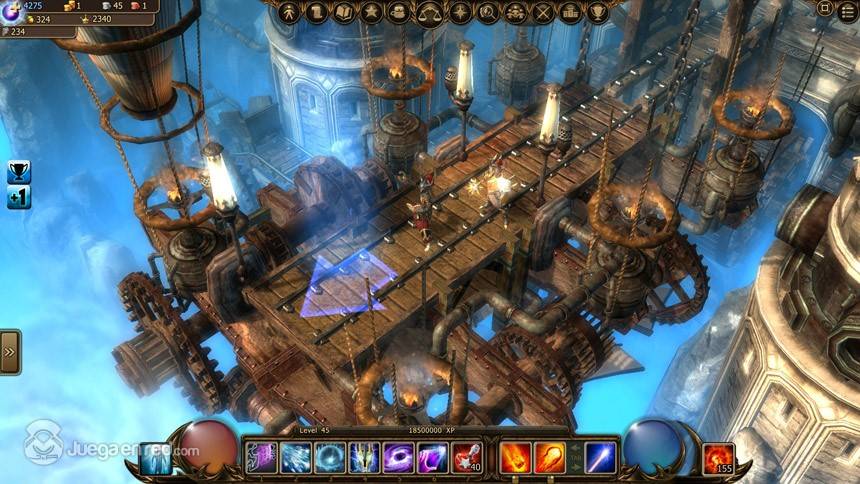Click the blue +1 notification icon

tap(19, 197)
